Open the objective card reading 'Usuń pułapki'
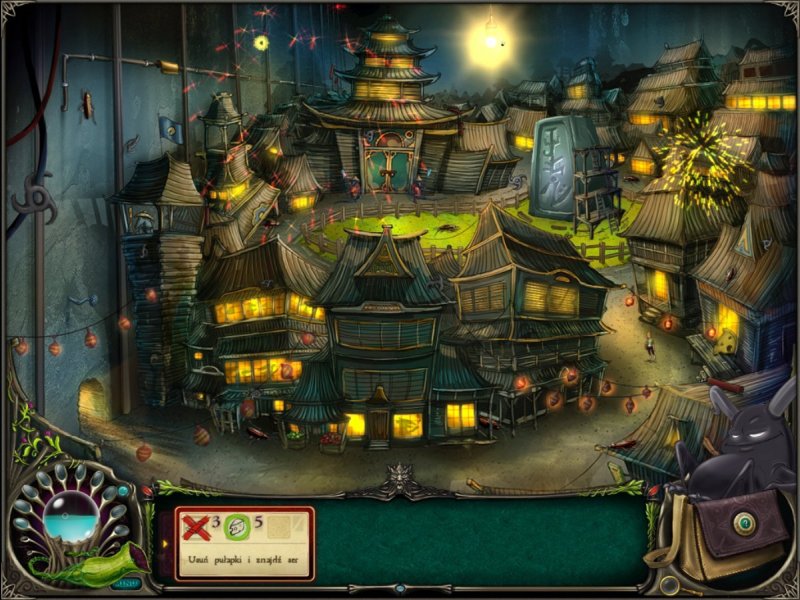 coord(245,545)
